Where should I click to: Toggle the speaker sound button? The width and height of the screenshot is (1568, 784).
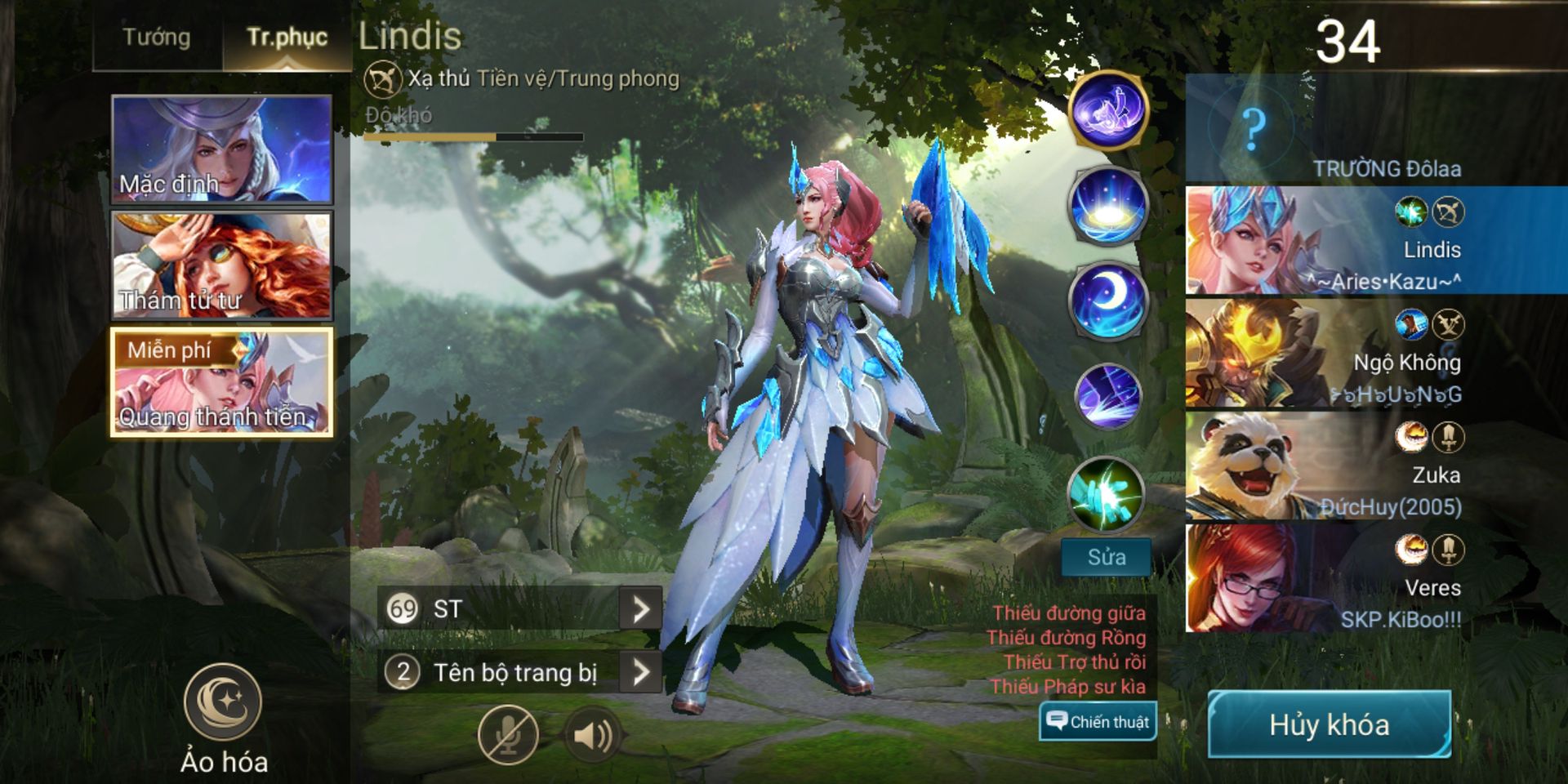(594, 736)
